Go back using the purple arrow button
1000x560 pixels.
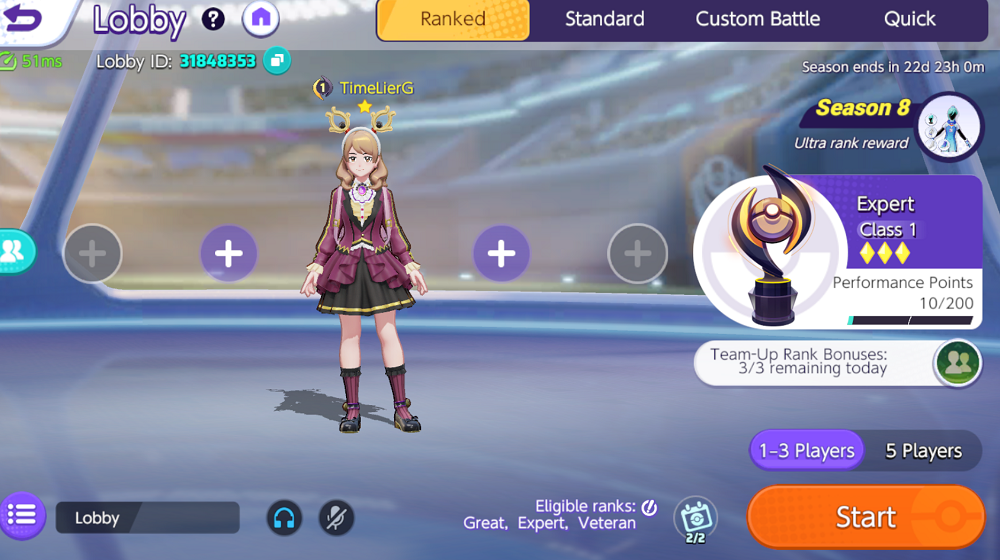(25, 18)
